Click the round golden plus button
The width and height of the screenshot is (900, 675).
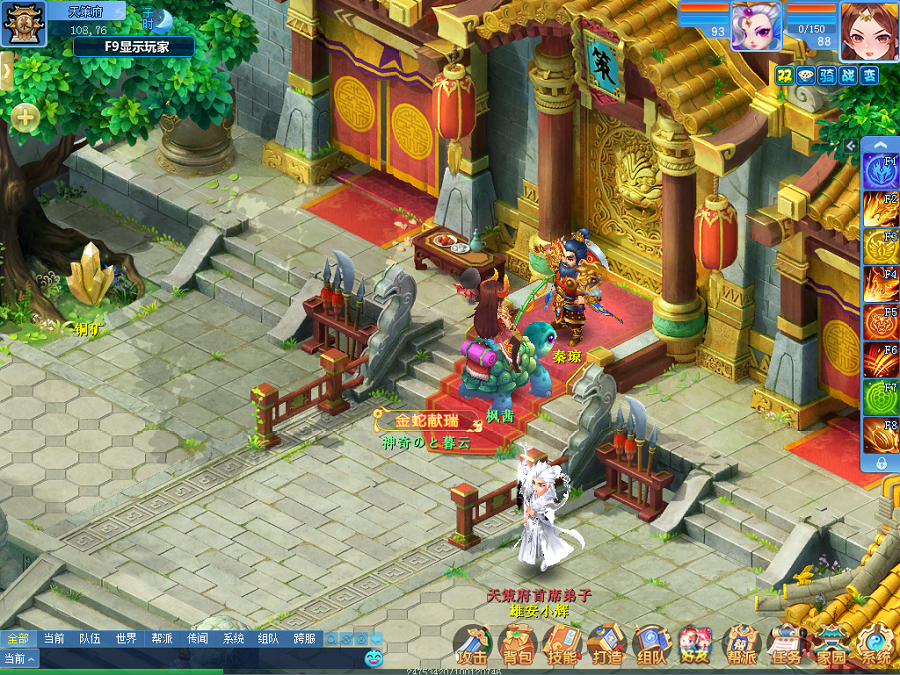pos(25,118)
